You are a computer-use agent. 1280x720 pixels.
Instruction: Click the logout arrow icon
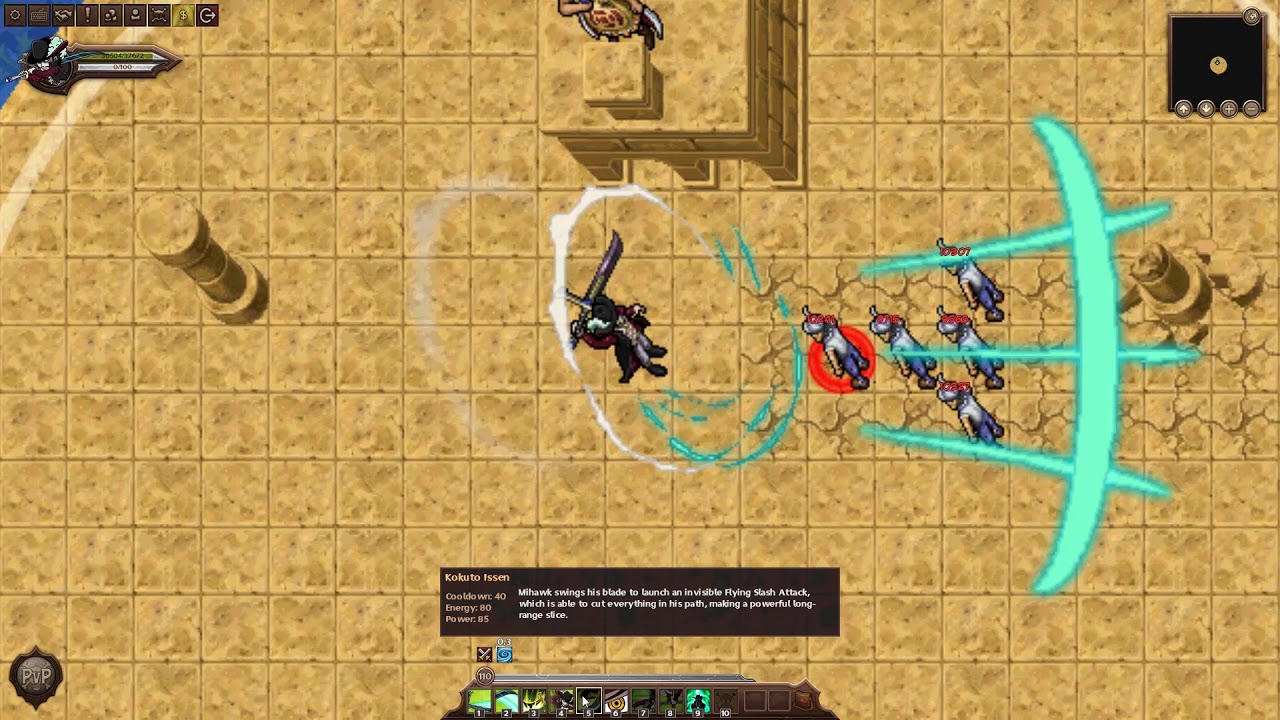(x=207, y=15)
